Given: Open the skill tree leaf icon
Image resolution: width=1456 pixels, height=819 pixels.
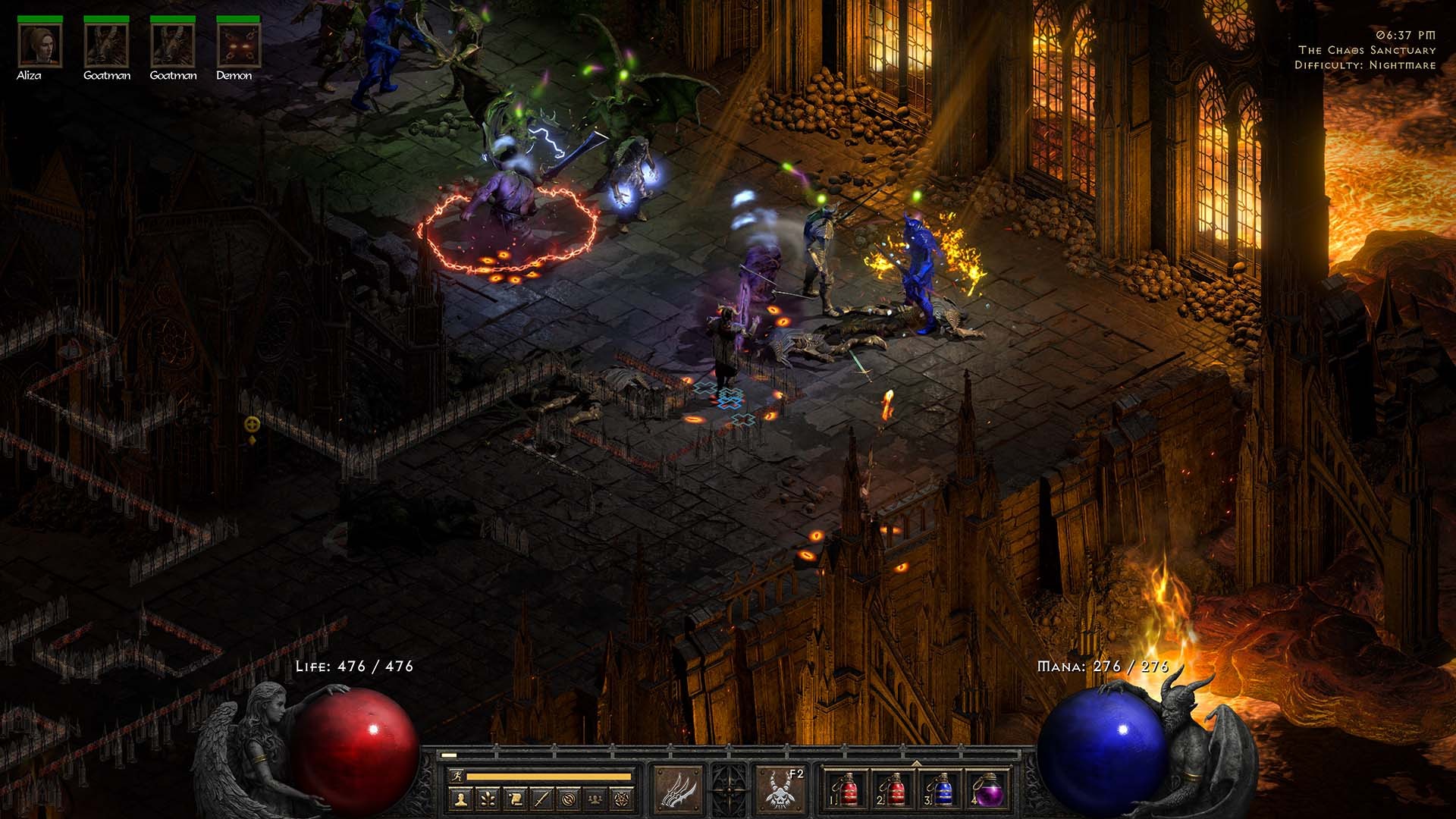Looking at the screenshot, I should (x=488, y=799).
